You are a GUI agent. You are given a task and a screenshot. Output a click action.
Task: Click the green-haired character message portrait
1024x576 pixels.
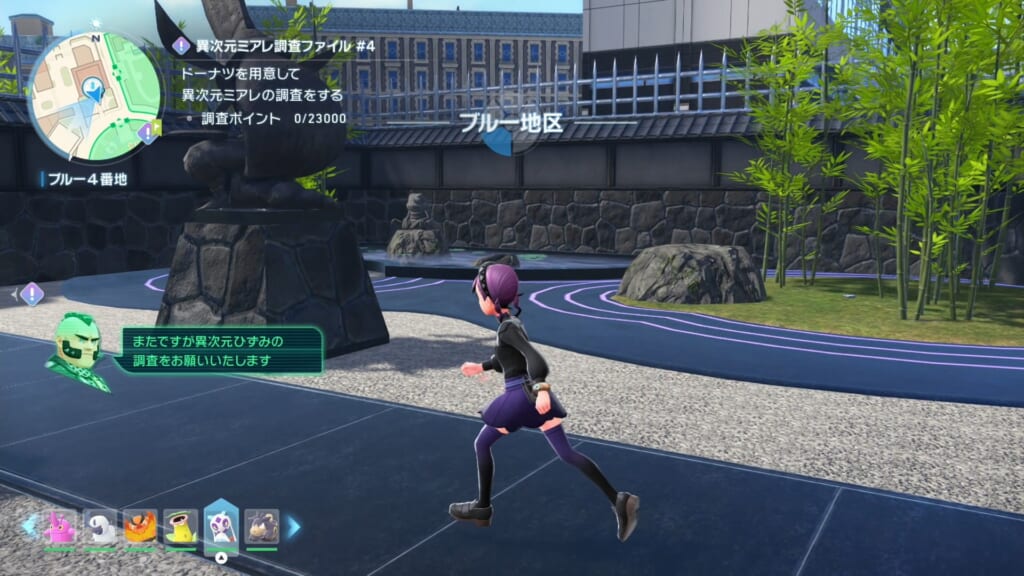[x=76, y=351]
